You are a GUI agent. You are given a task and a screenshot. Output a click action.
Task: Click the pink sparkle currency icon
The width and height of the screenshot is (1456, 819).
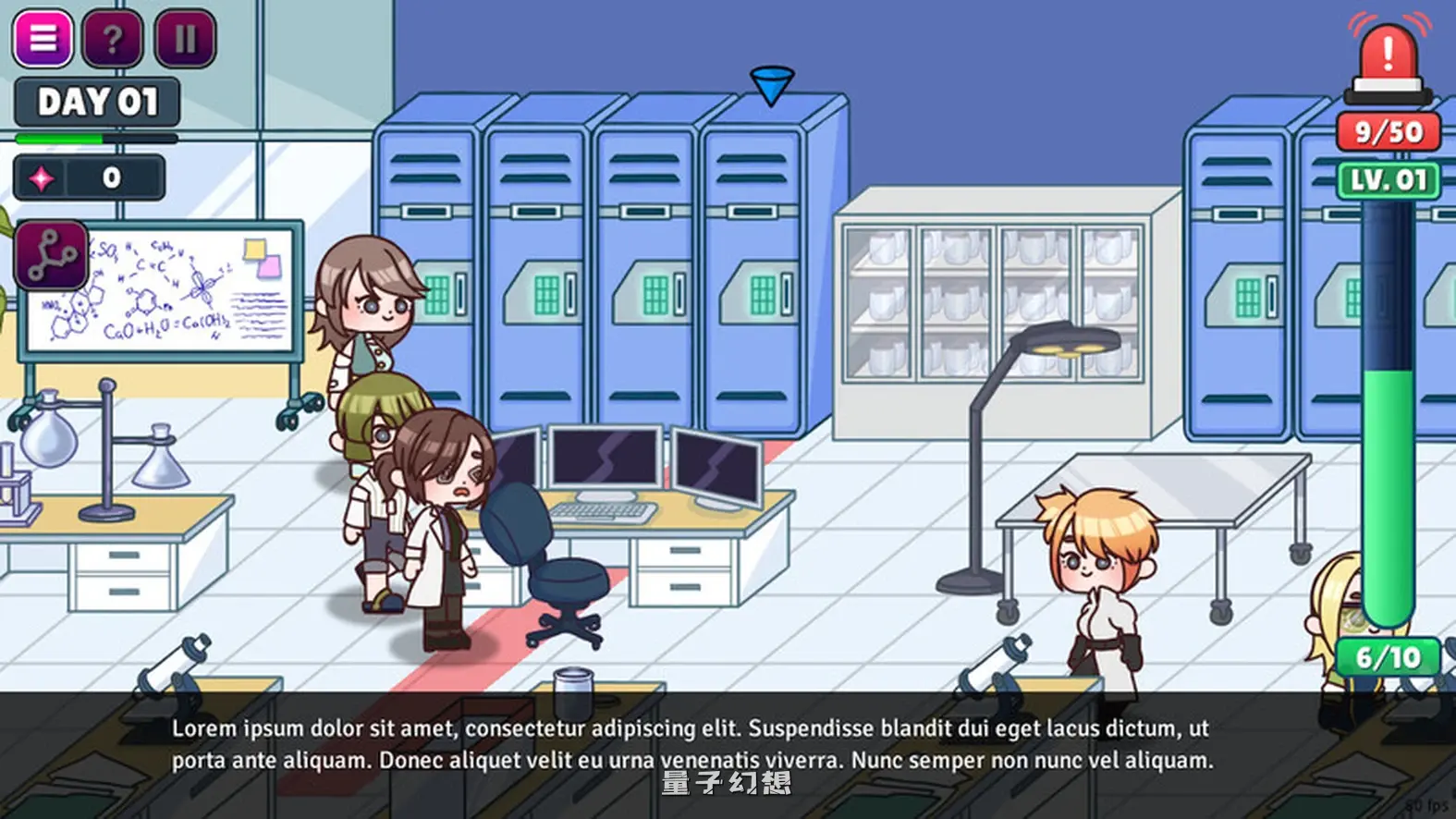click(41, 177)
